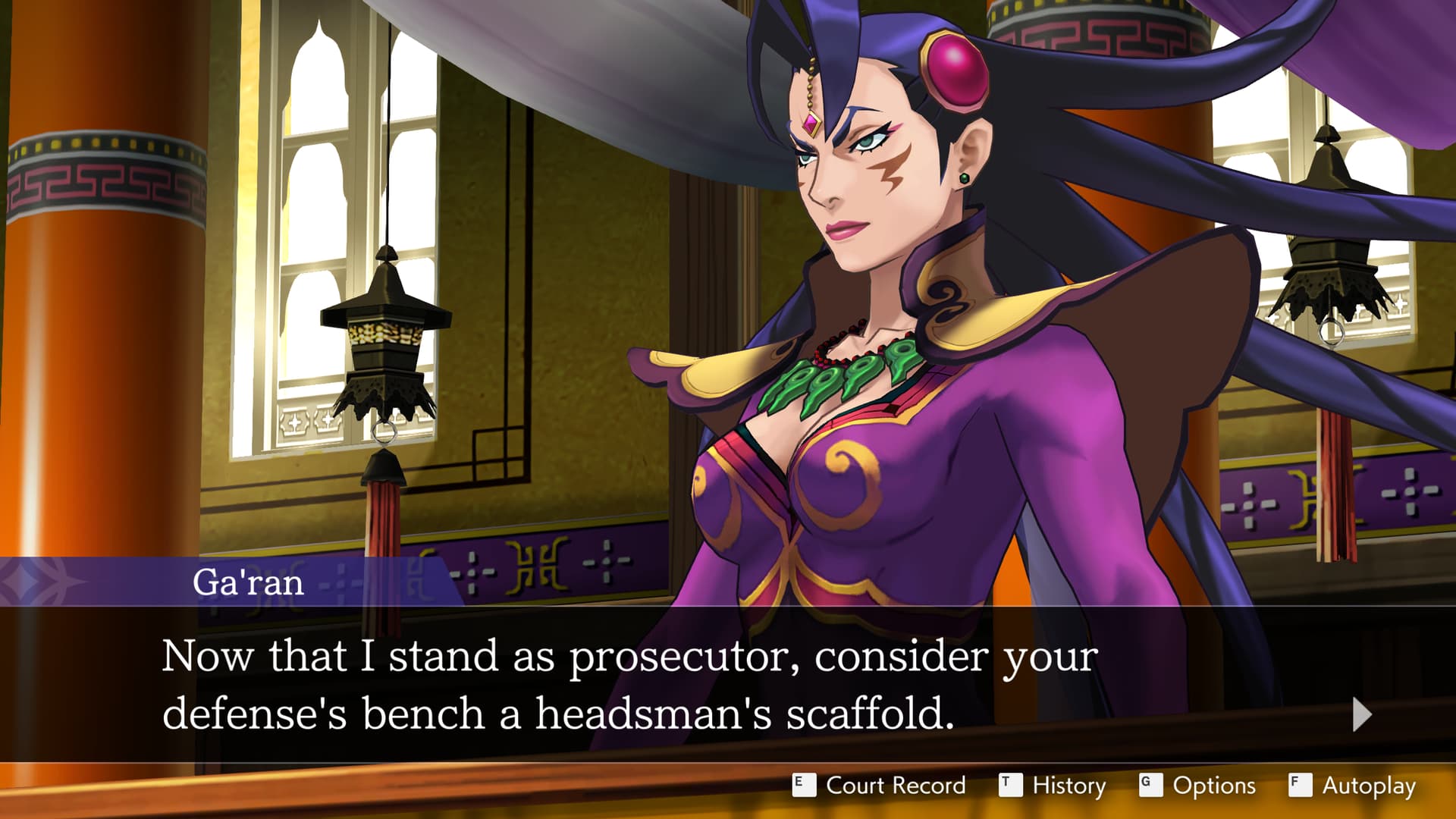Advance dialogue with the arrow indicator
The height and width of the screenshot is (819, 1456).
tap(1362, 714)
